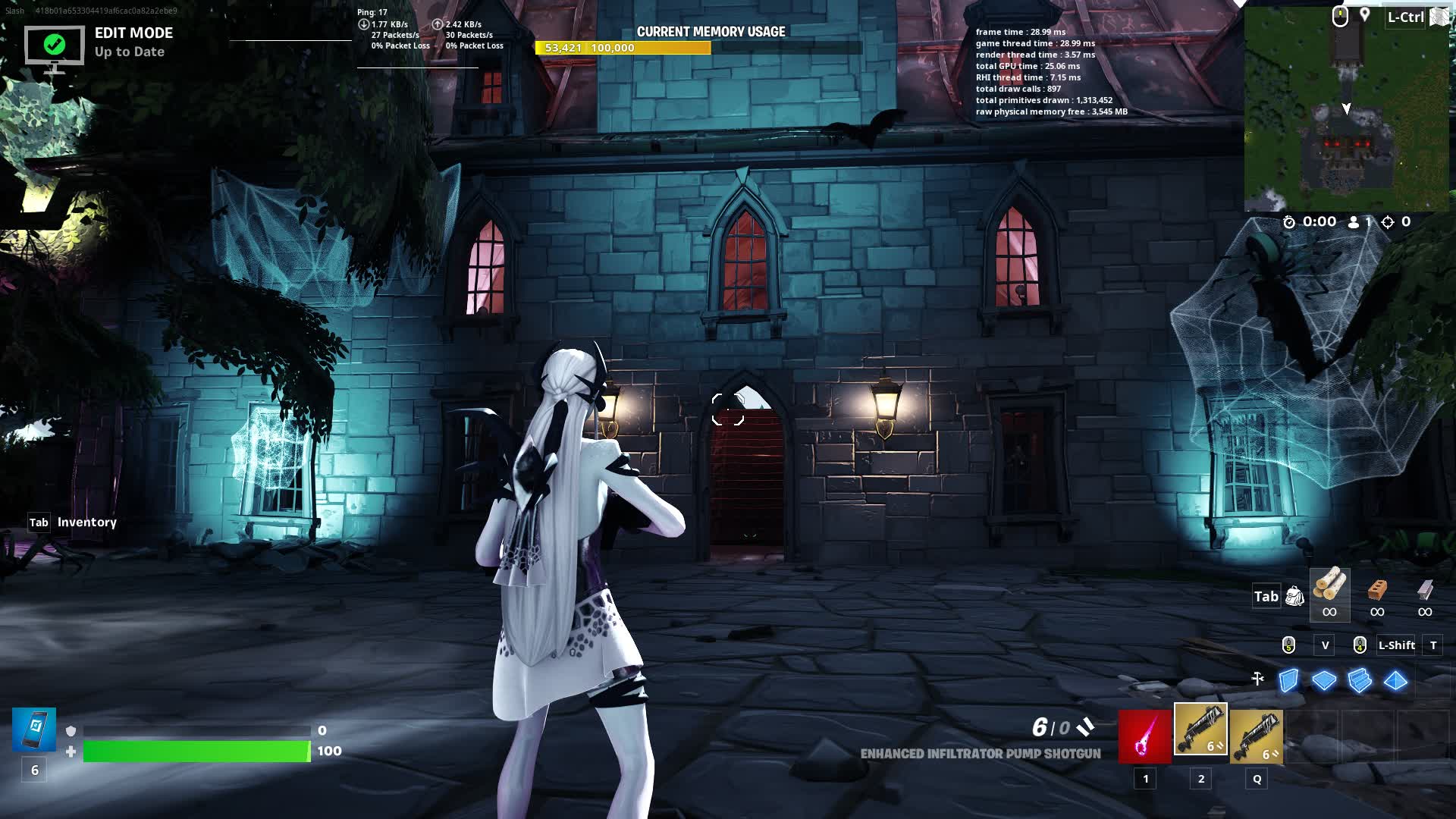The height and width of the screenshot is (819, 1456).
Task: Select the red pickaxe hotbar slot
Action: [x=1144, y=736]
